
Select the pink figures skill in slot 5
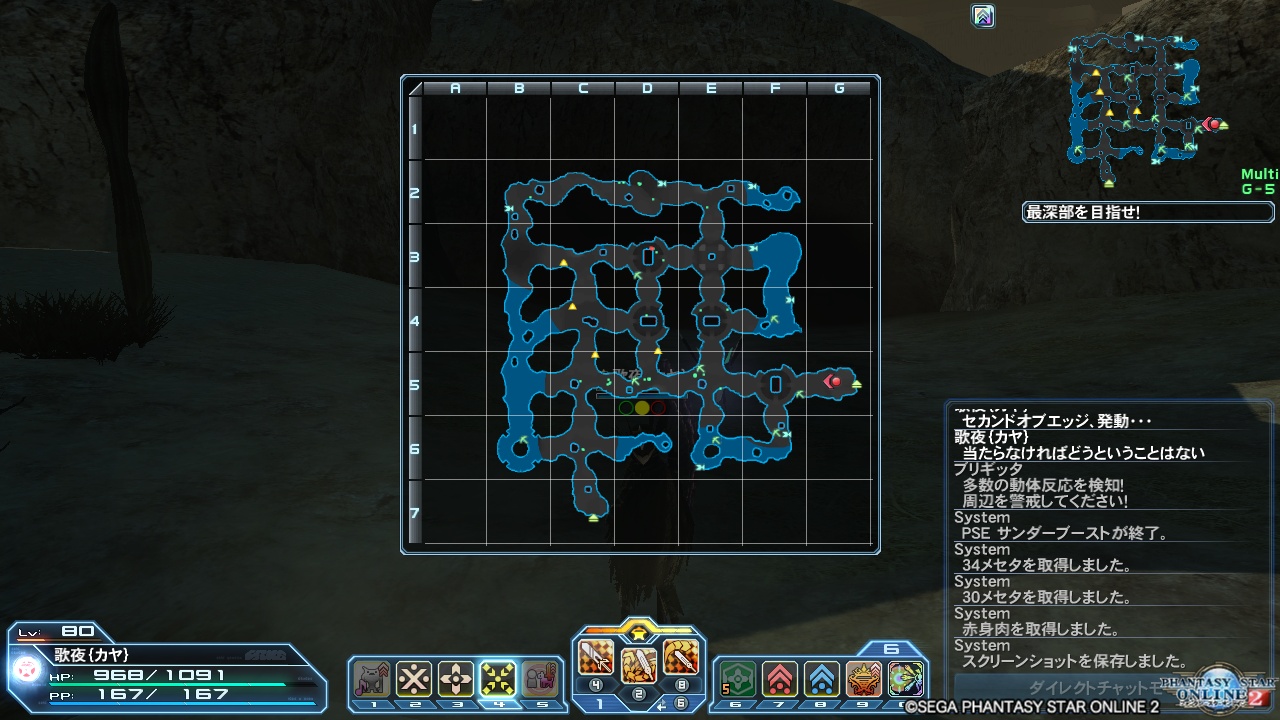[x=540, y=680]
